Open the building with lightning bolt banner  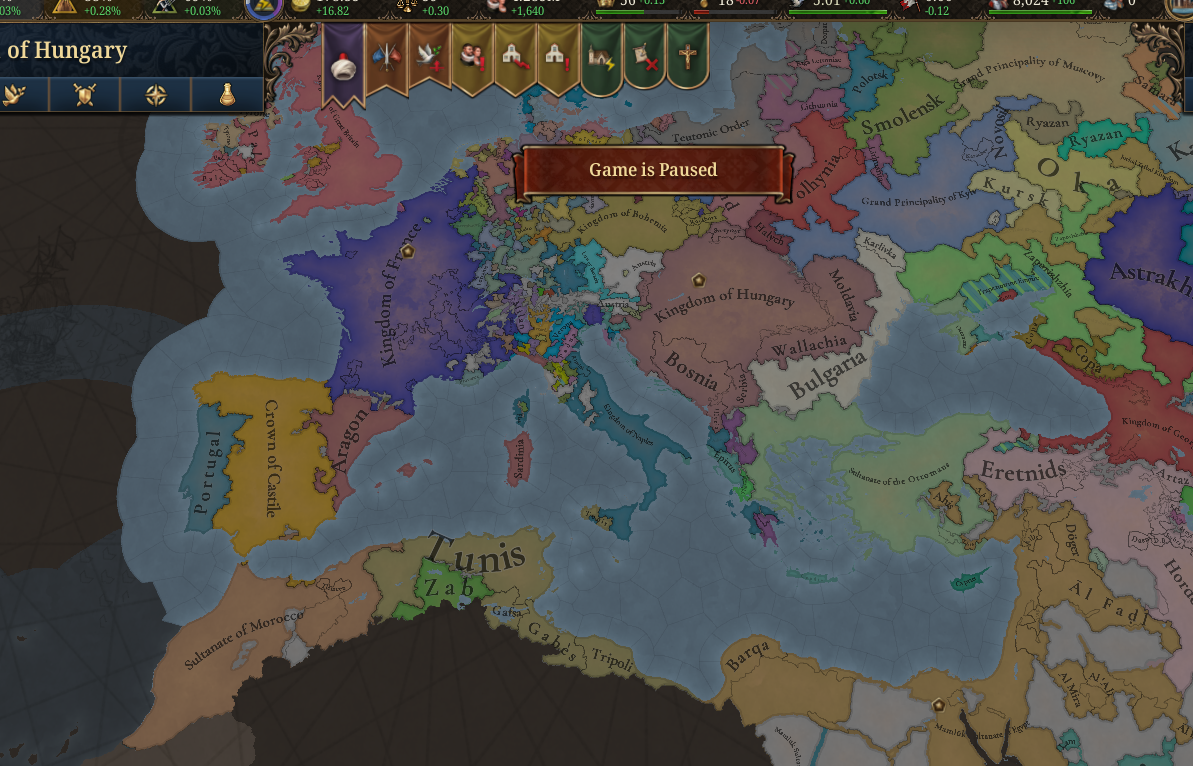pos(602,58)
